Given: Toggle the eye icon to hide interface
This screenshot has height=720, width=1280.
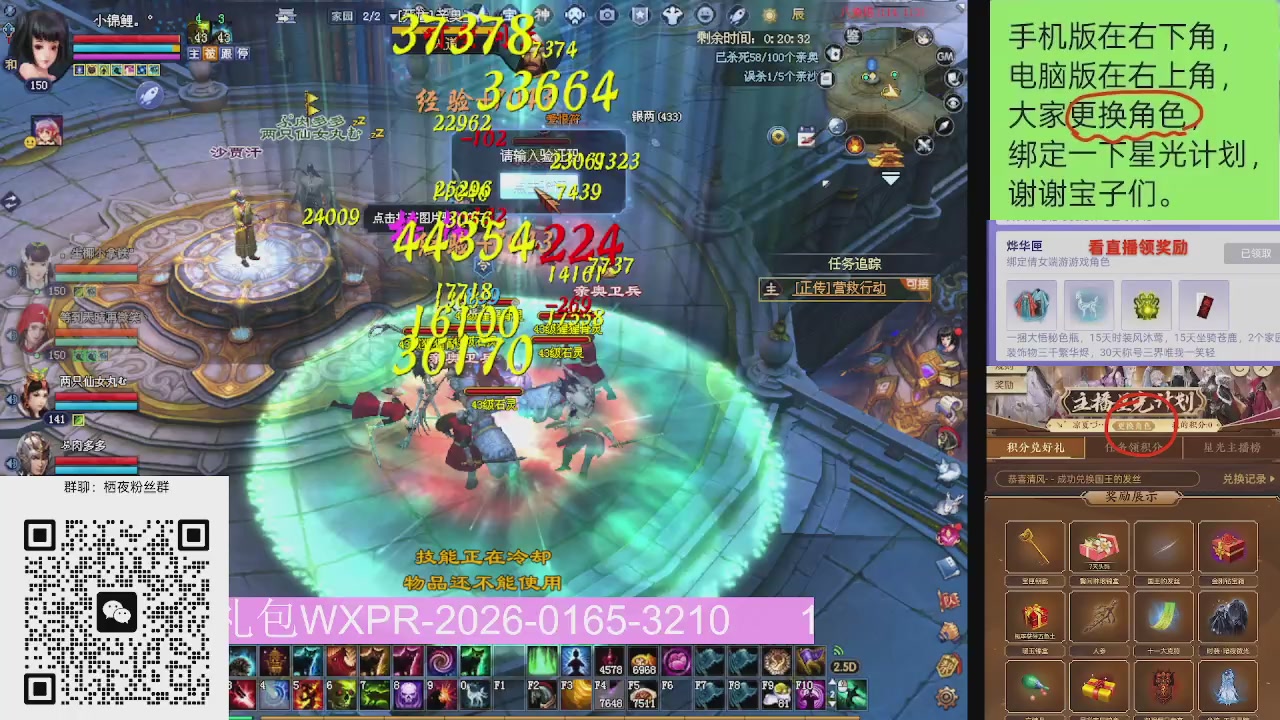Looking at the screenshot, I should [x=952, y=102].
